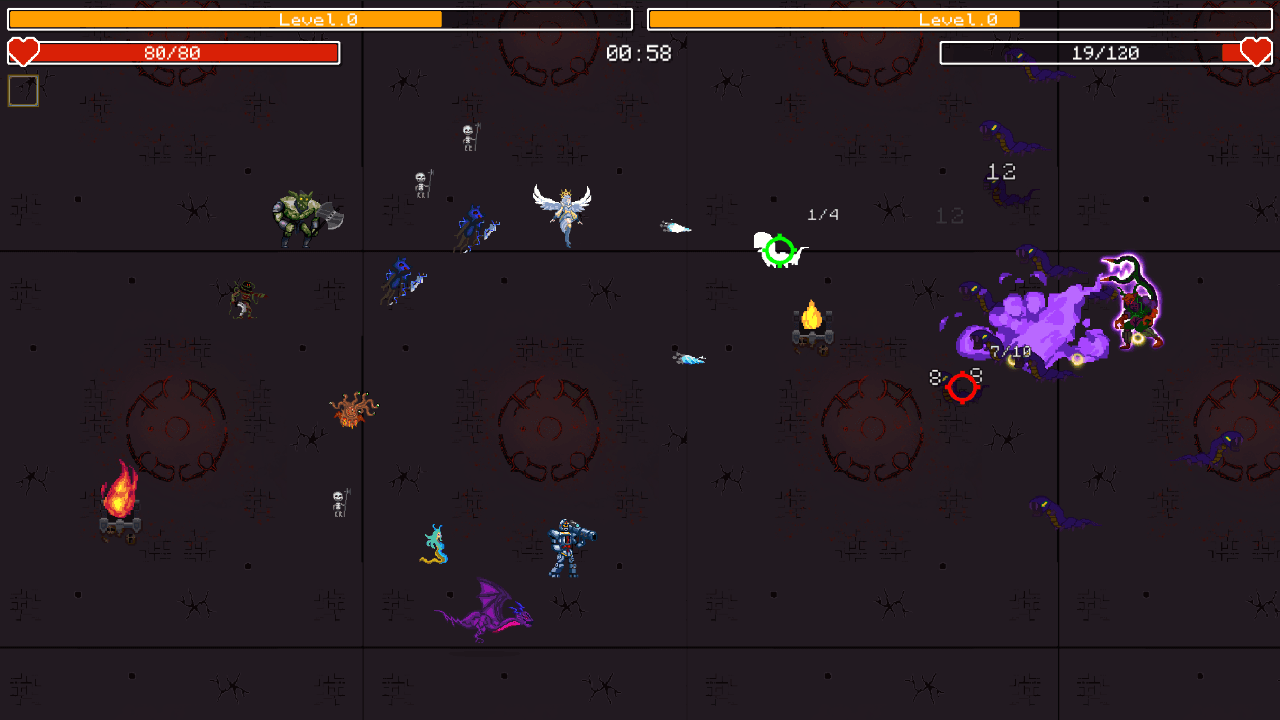Click the 1/4 counter above the ghost
This screenshot has height=720, width=1280.
click(822, 213)
